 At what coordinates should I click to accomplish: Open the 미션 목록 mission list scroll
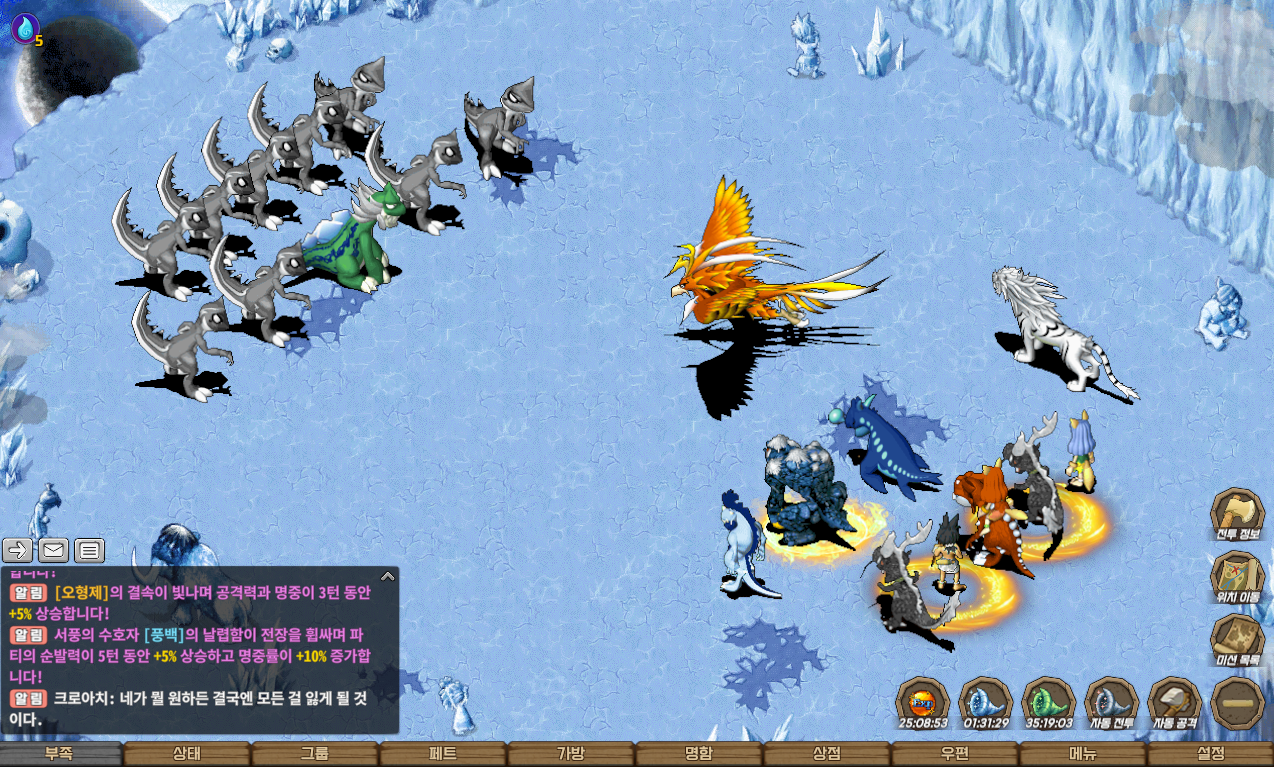click(1237, 640)
